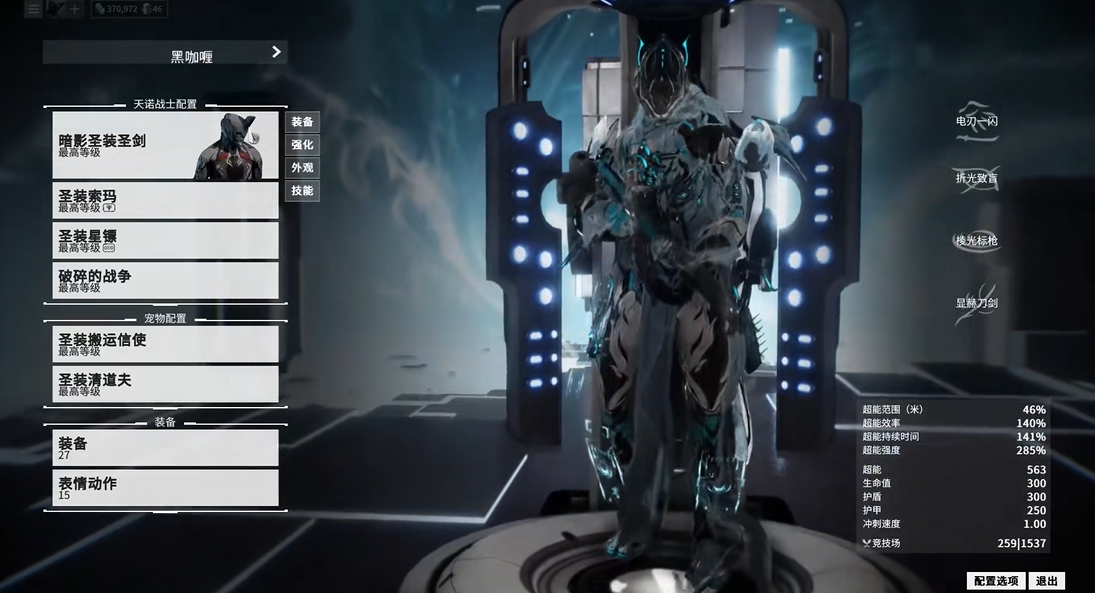Select the 圣装星镖 secondary weapon slot
This screenshot has height=593, width=1095.
click(x=165, y=241)
